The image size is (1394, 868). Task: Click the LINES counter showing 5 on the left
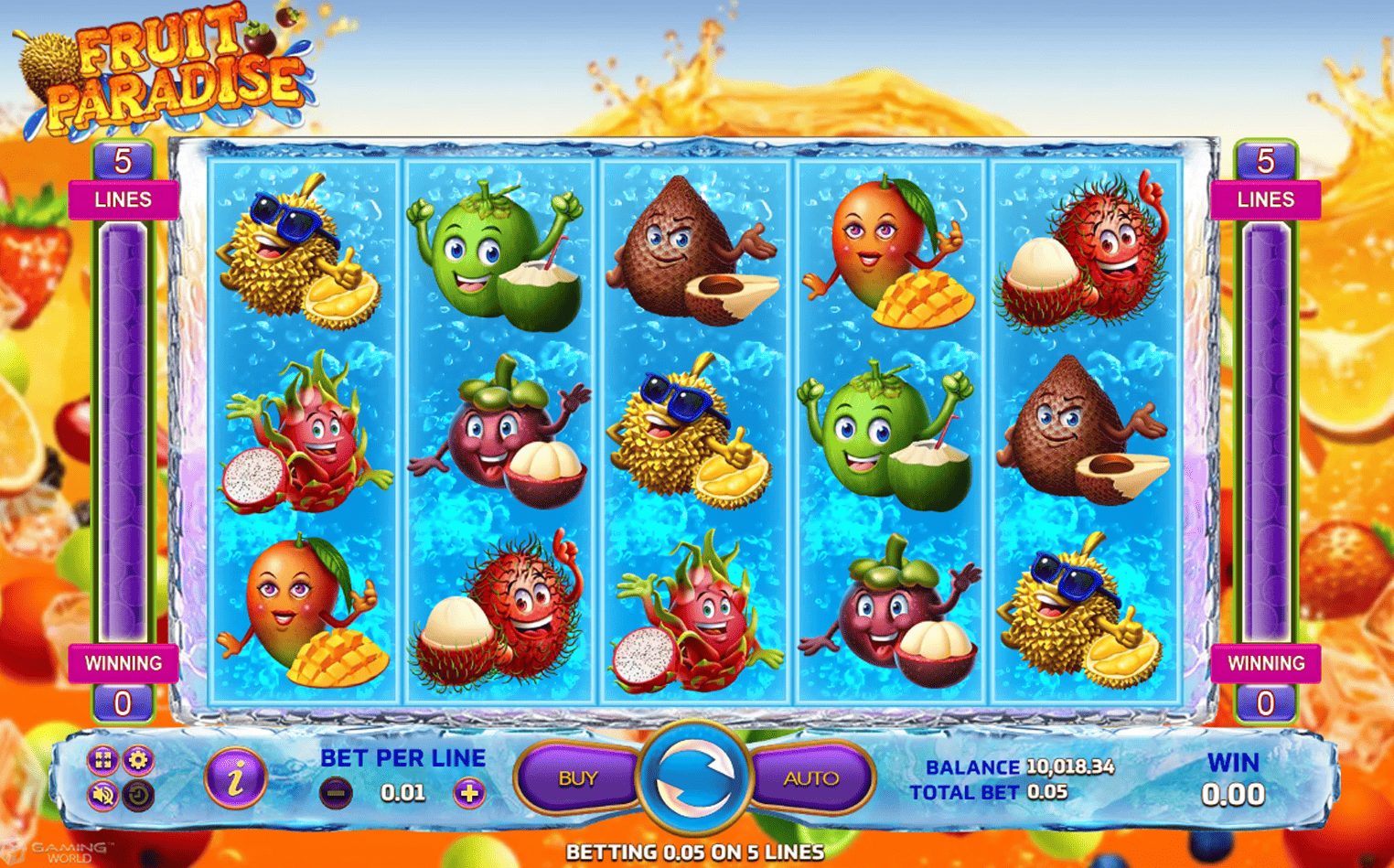[125, 160]
